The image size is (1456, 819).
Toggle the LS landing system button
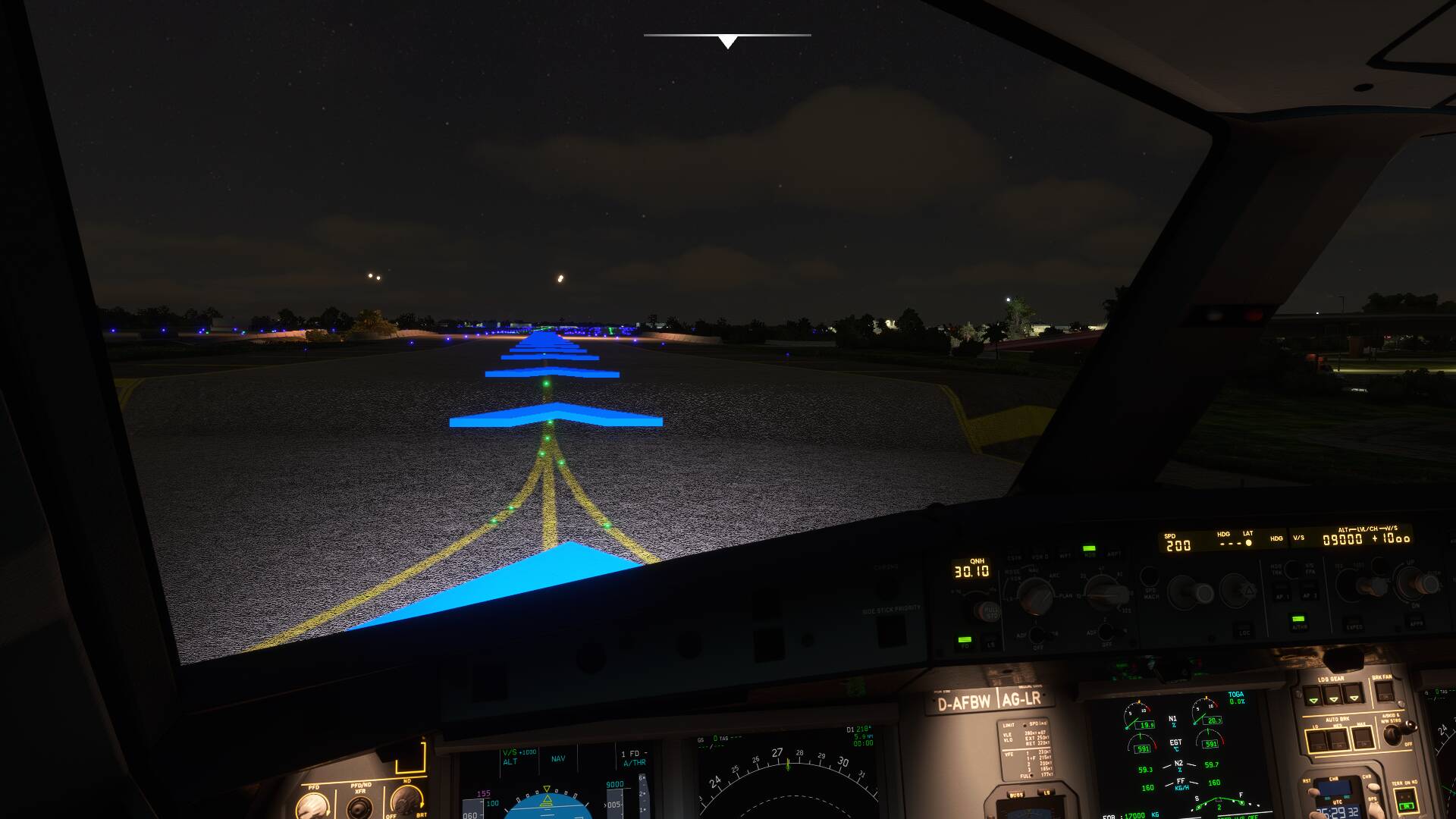990,642
